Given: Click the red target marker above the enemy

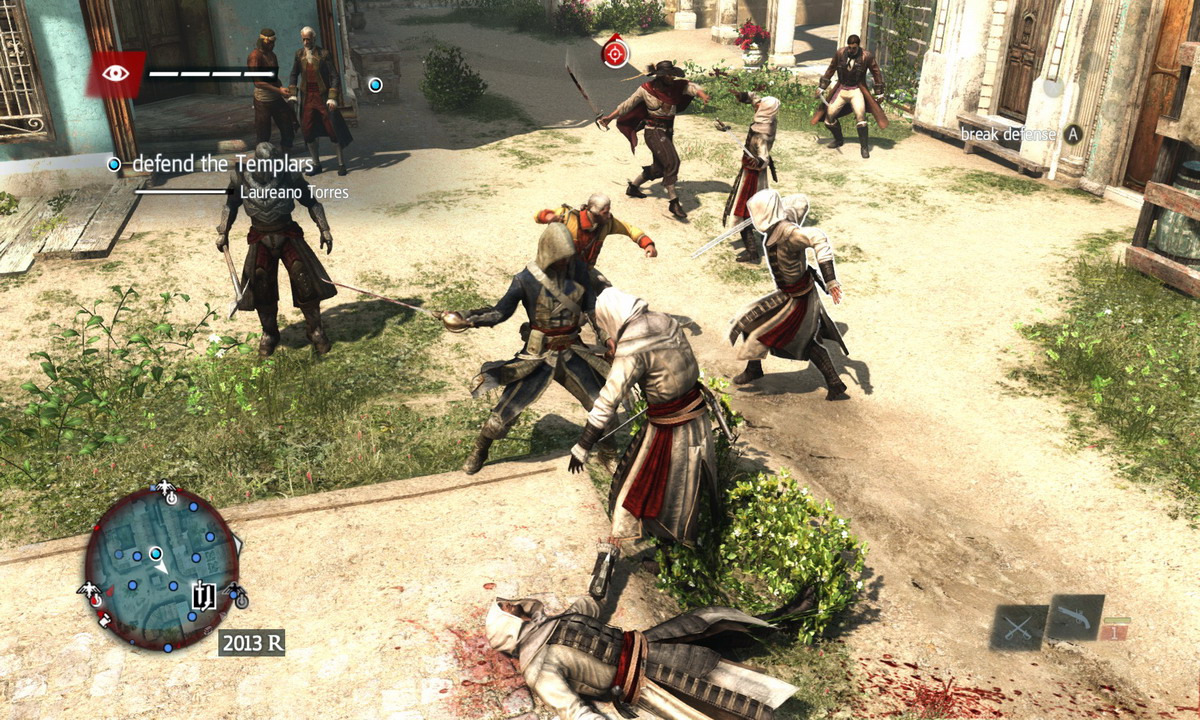Looking at the screenshot, I should click(616, 51).
